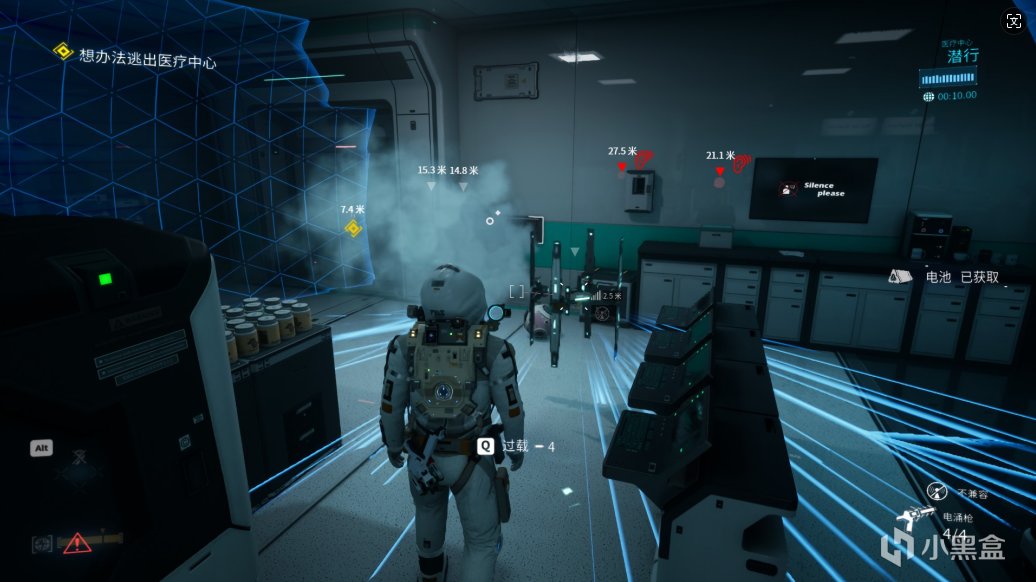The width and height of the screenshot is (1036, 582).
Task: Select the incompatible gadget icon
Action: (938, 491)
